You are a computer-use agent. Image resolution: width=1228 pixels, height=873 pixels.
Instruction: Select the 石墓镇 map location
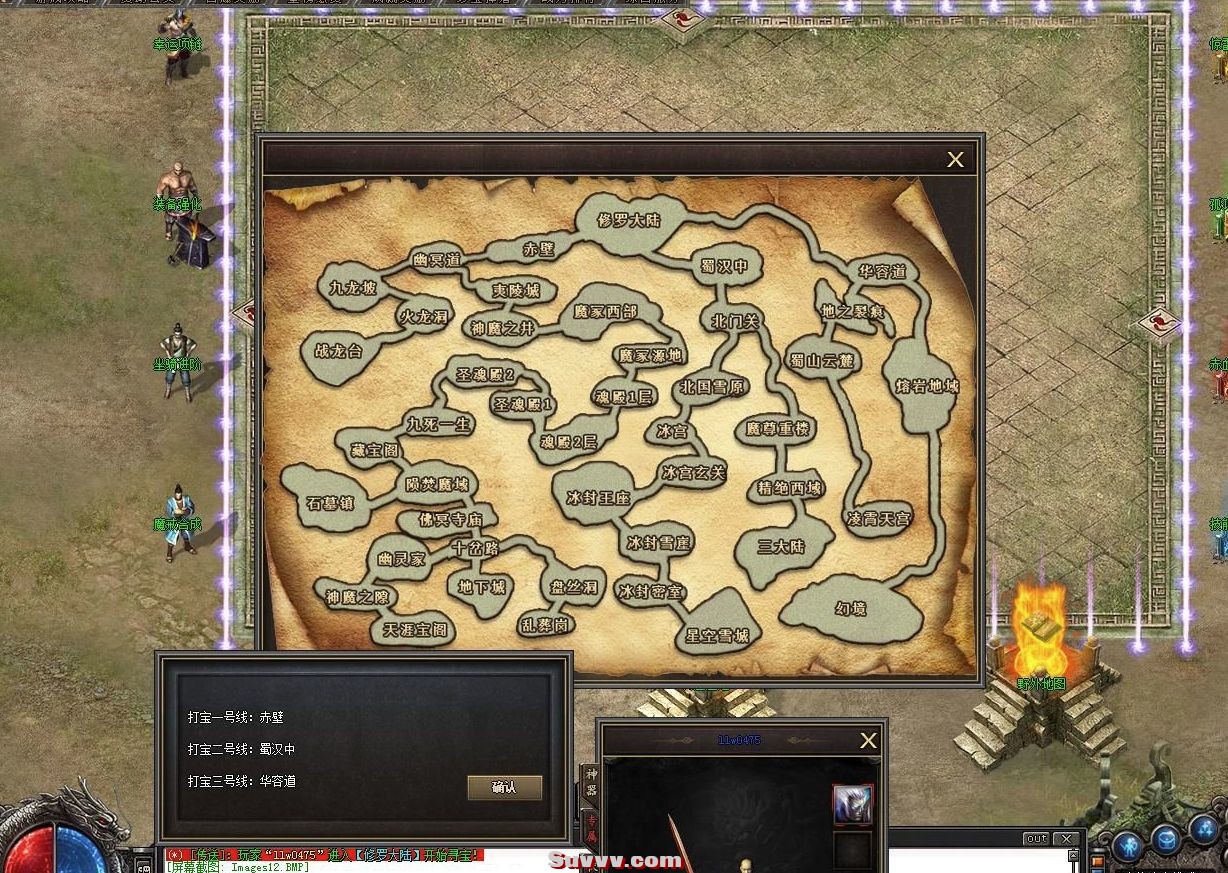coord(331,503)
